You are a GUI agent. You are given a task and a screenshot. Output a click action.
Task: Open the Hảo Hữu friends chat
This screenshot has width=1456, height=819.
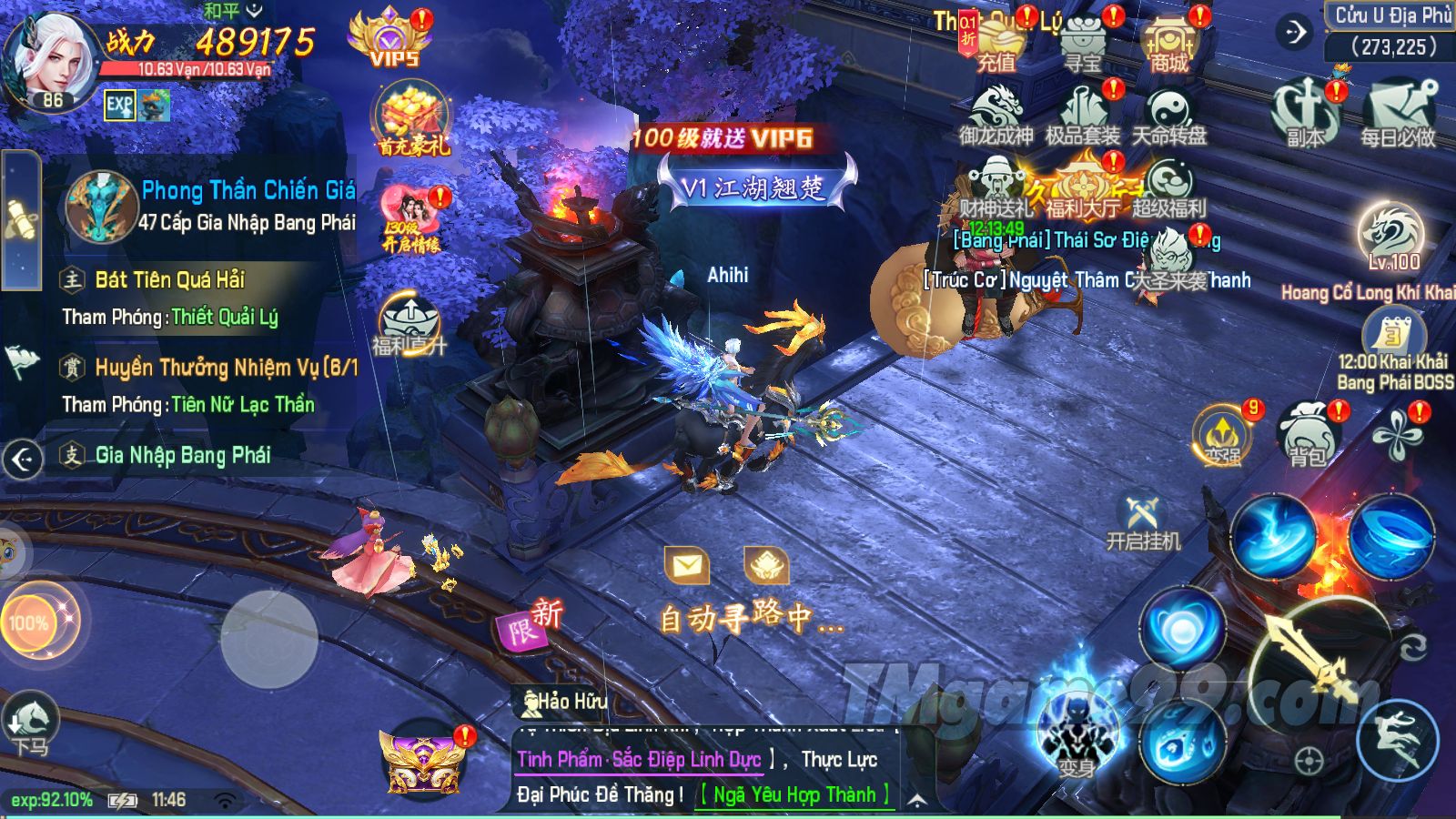(564, 702)
